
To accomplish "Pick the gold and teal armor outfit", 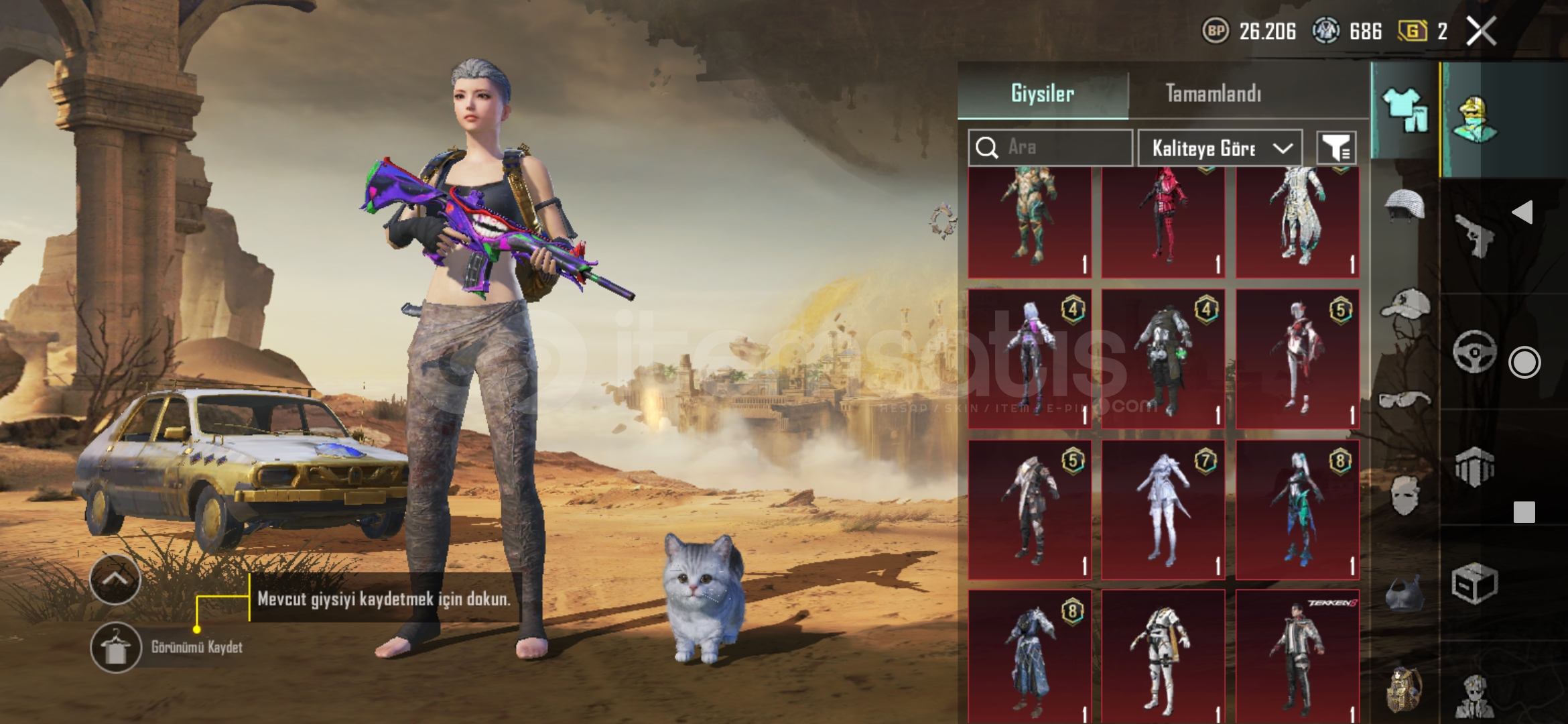I will 1029,221.
